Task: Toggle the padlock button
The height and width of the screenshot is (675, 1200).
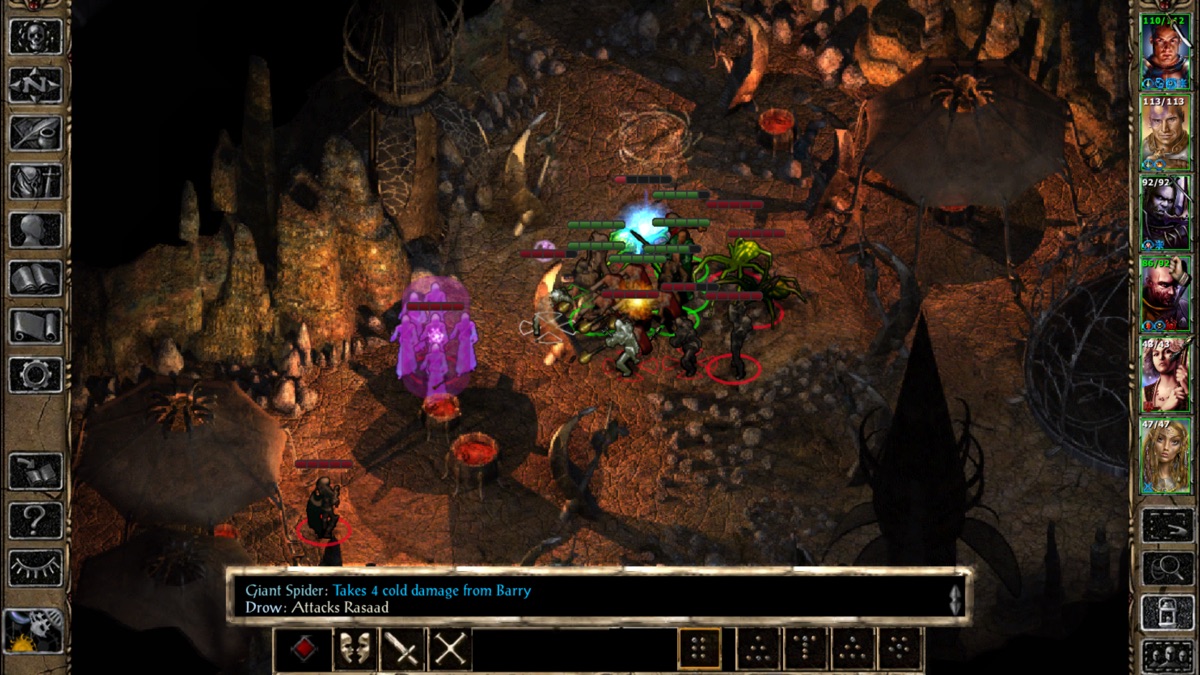Action: (x=1167, y=612)
